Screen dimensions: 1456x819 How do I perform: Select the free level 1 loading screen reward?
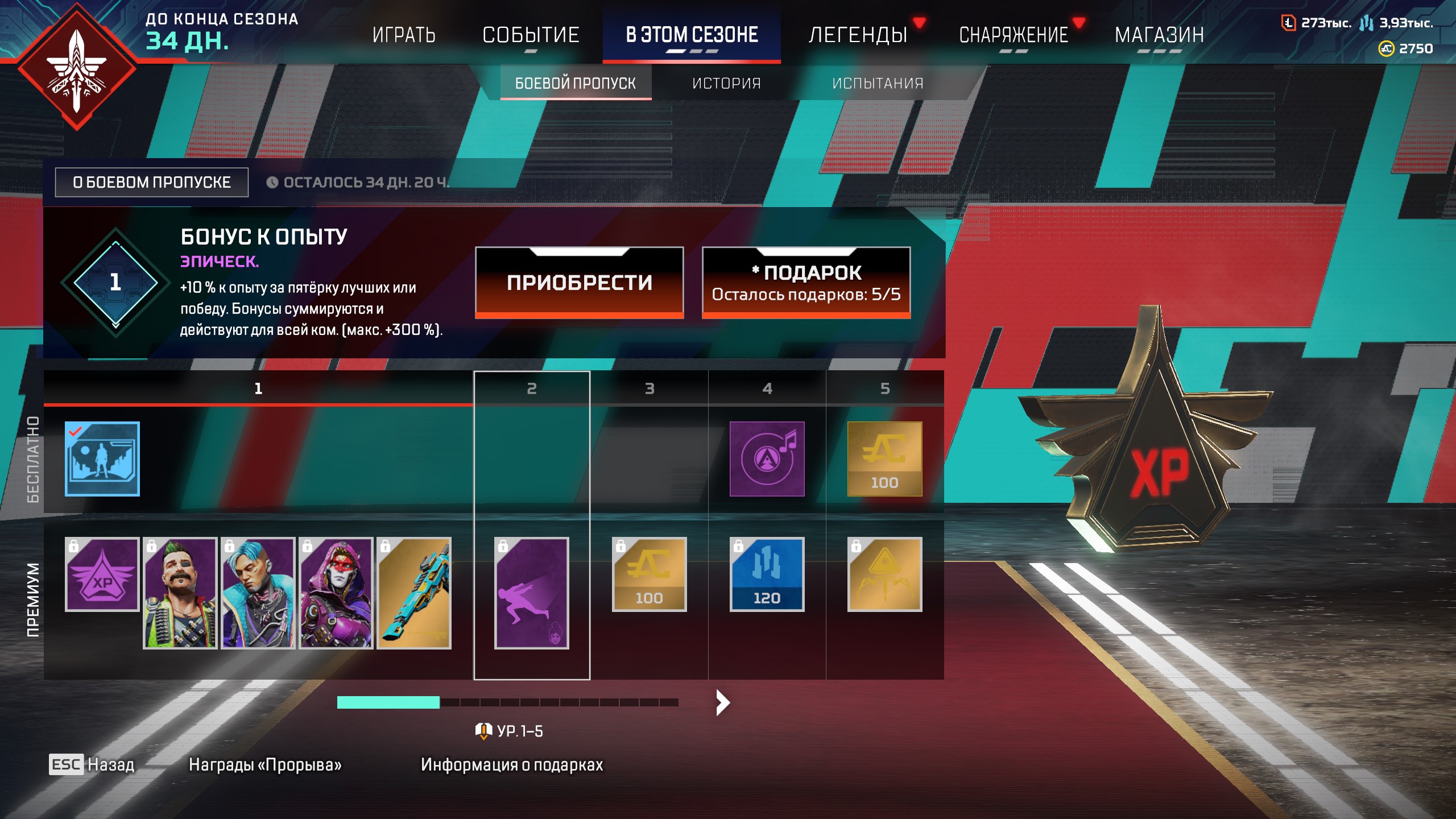102,458
